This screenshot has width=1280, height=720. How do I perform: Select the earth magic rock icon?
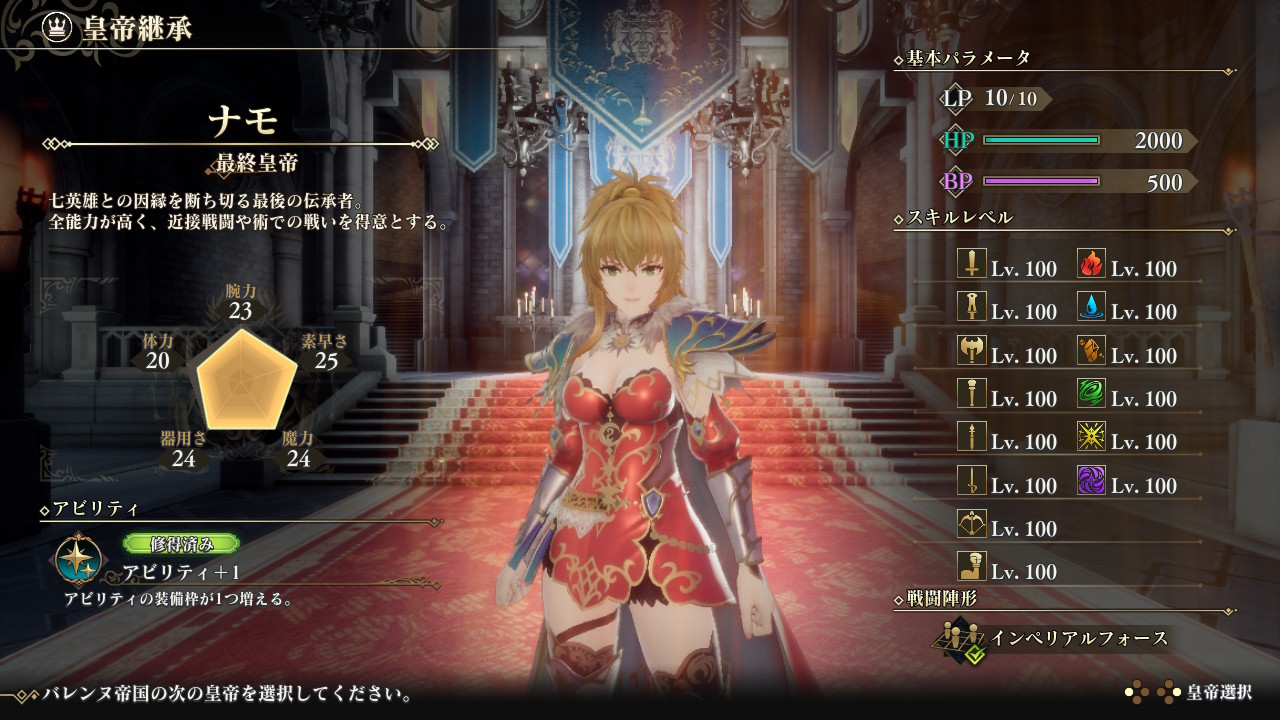(x=1091, y=351)
